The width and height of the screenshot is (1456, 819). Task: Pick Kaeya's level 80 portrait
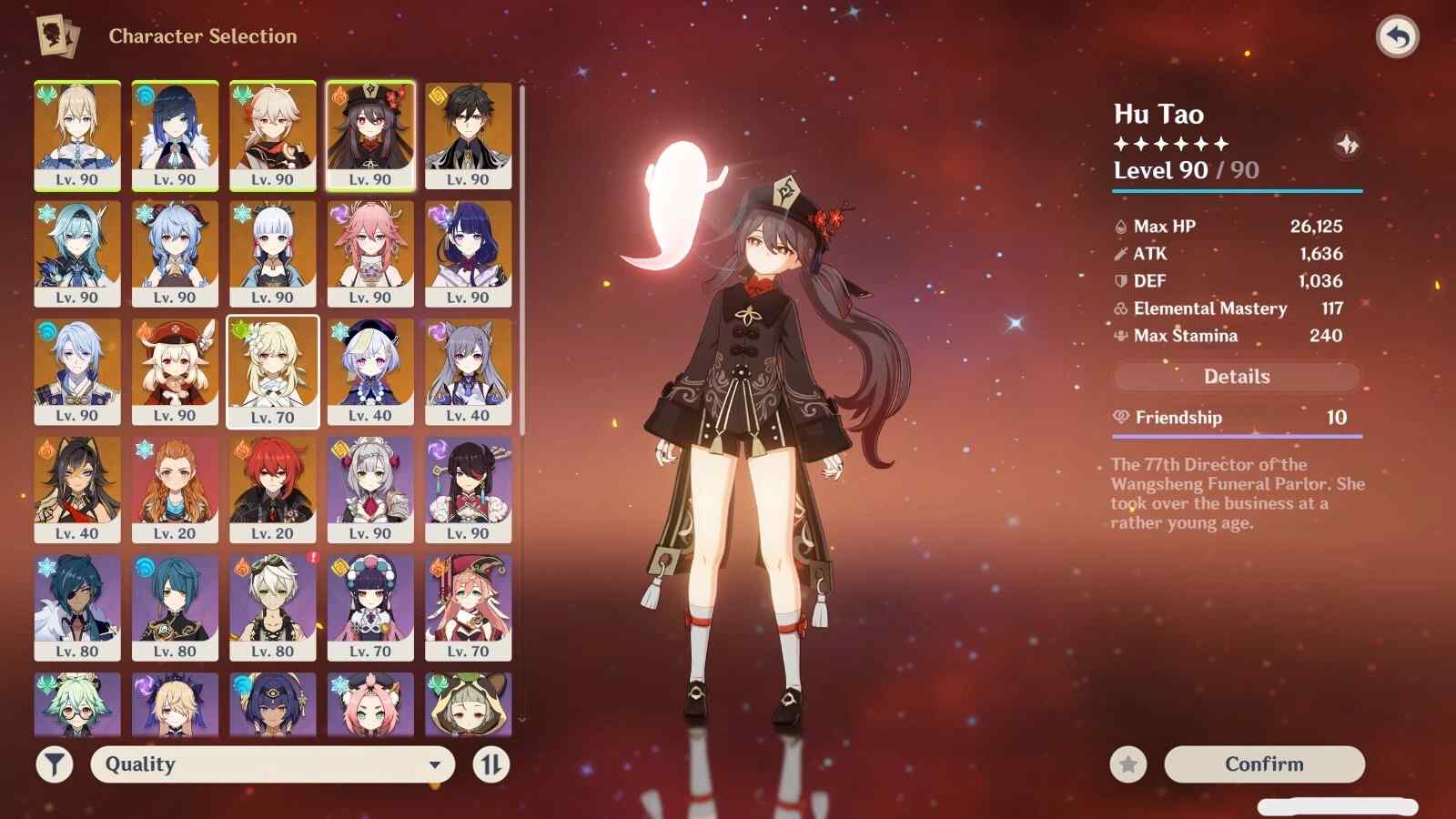click(77, 607)
